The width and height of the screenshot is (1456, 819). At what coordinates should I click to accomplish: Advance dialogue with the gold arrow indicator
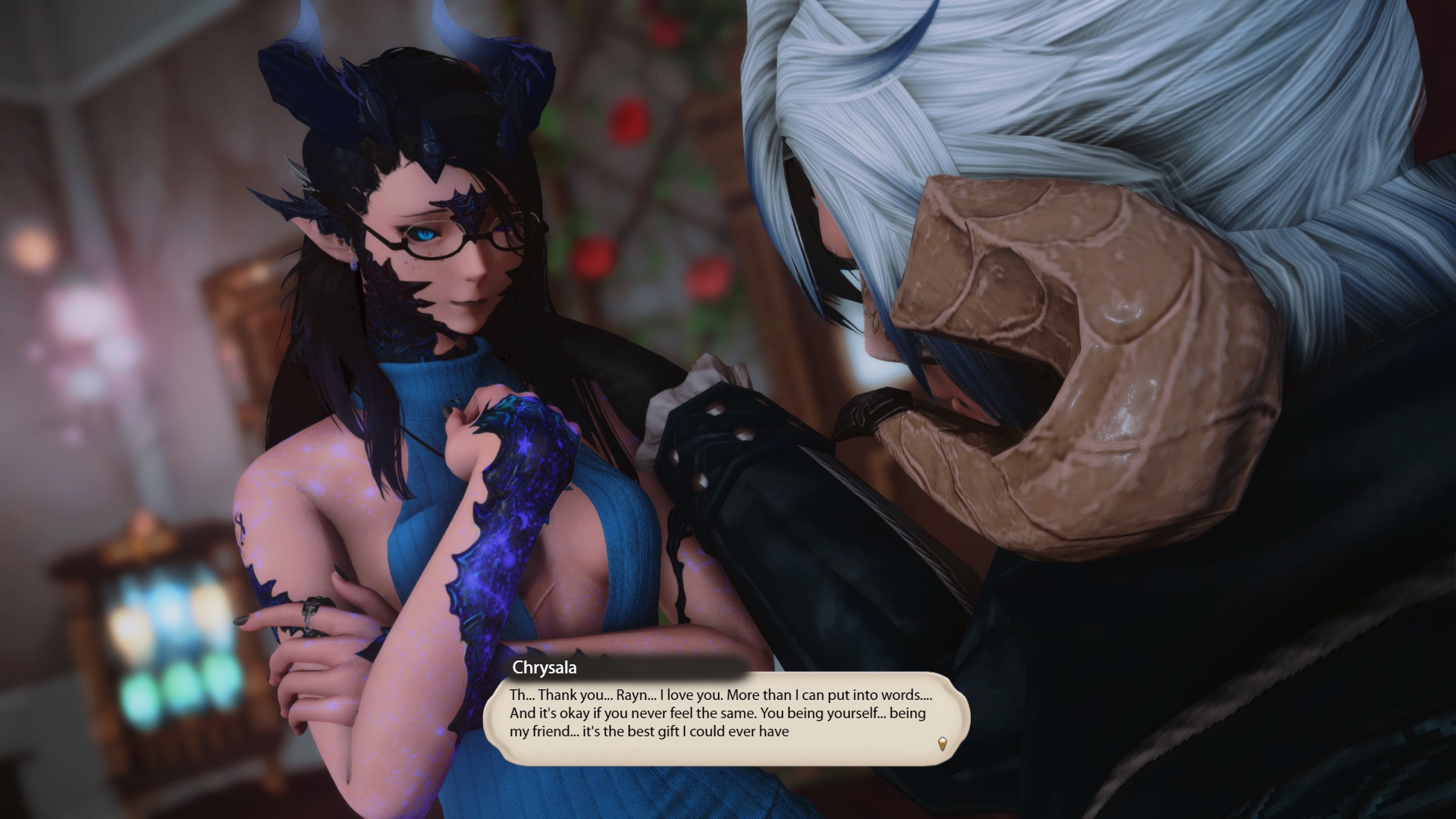943,743
